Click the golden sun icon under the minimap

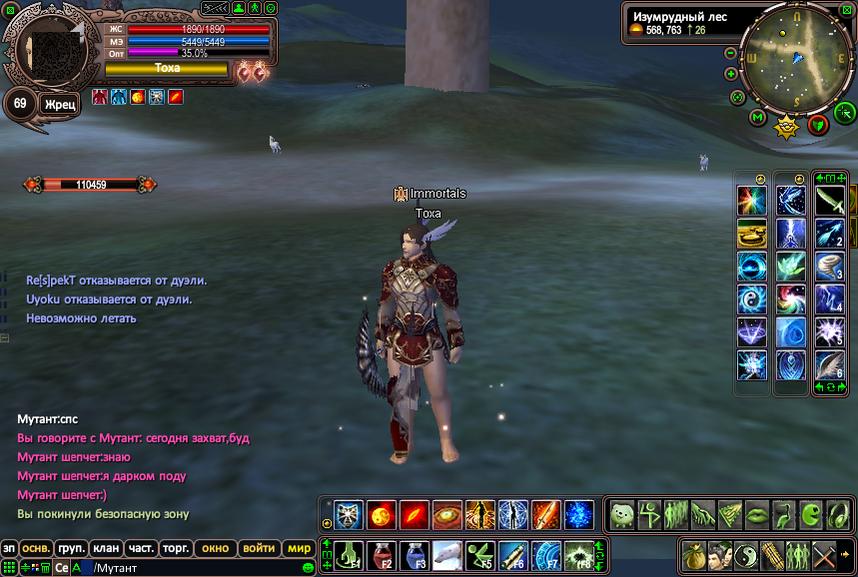click(x=787, y=126)
